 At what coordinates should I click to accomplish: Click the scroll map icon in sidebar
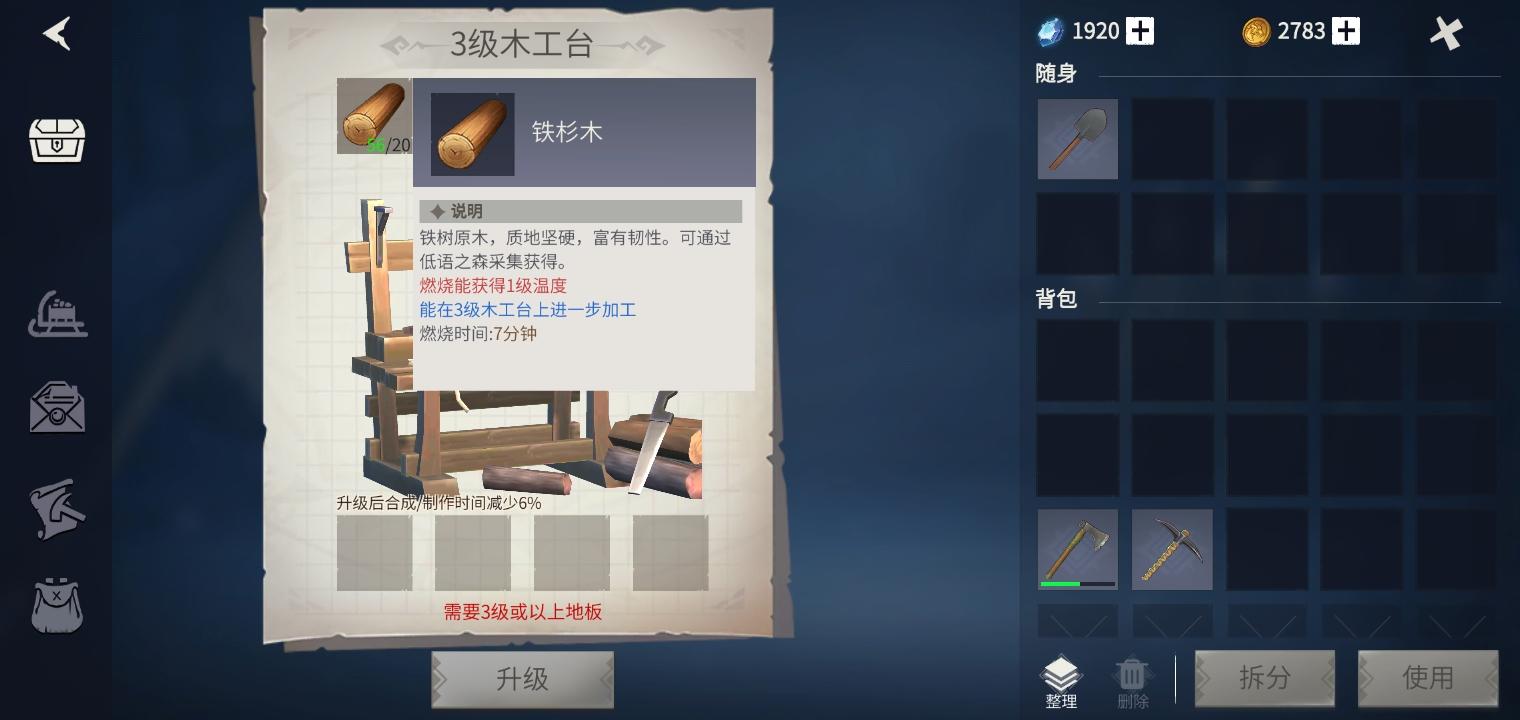pos(57,510)
